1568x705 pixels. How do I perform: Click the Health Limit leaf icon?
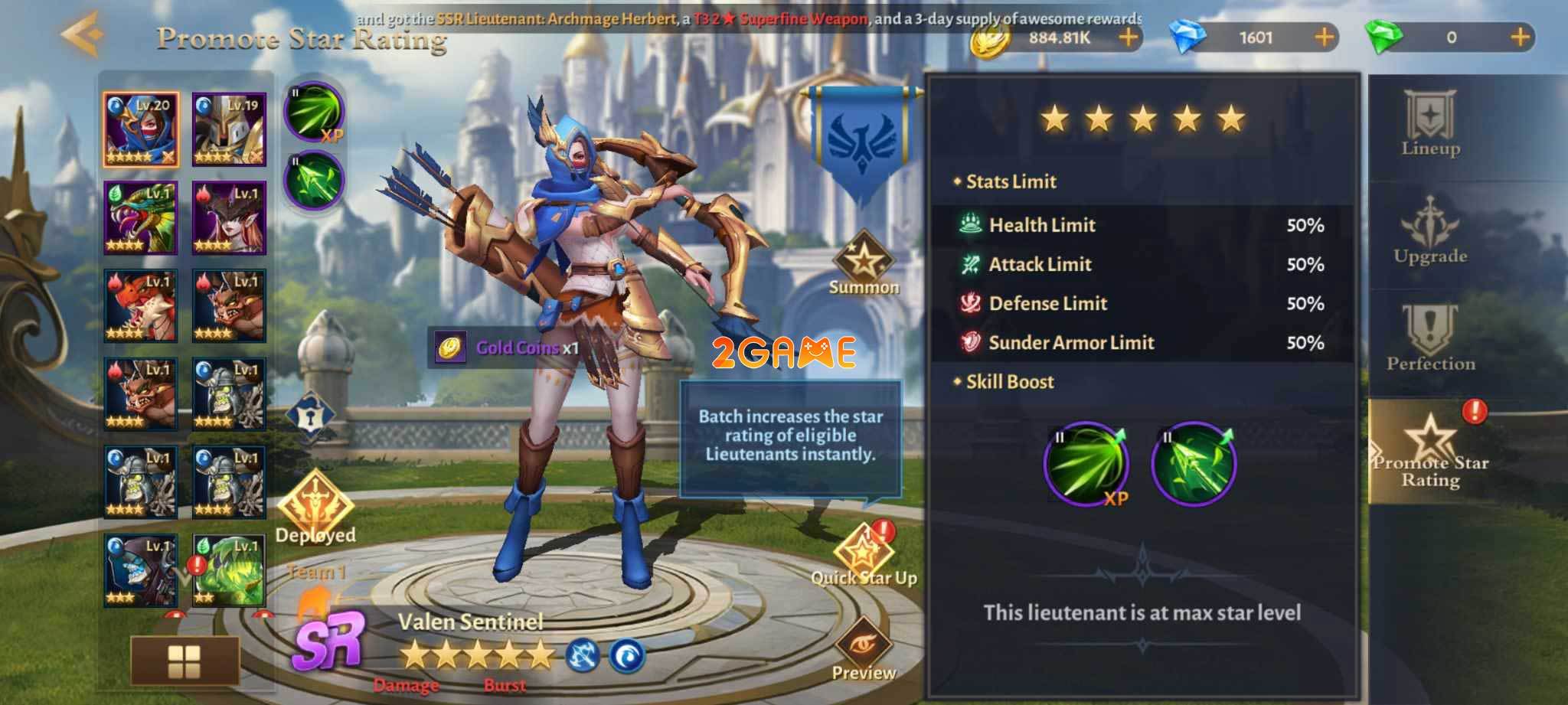point(969,224)
